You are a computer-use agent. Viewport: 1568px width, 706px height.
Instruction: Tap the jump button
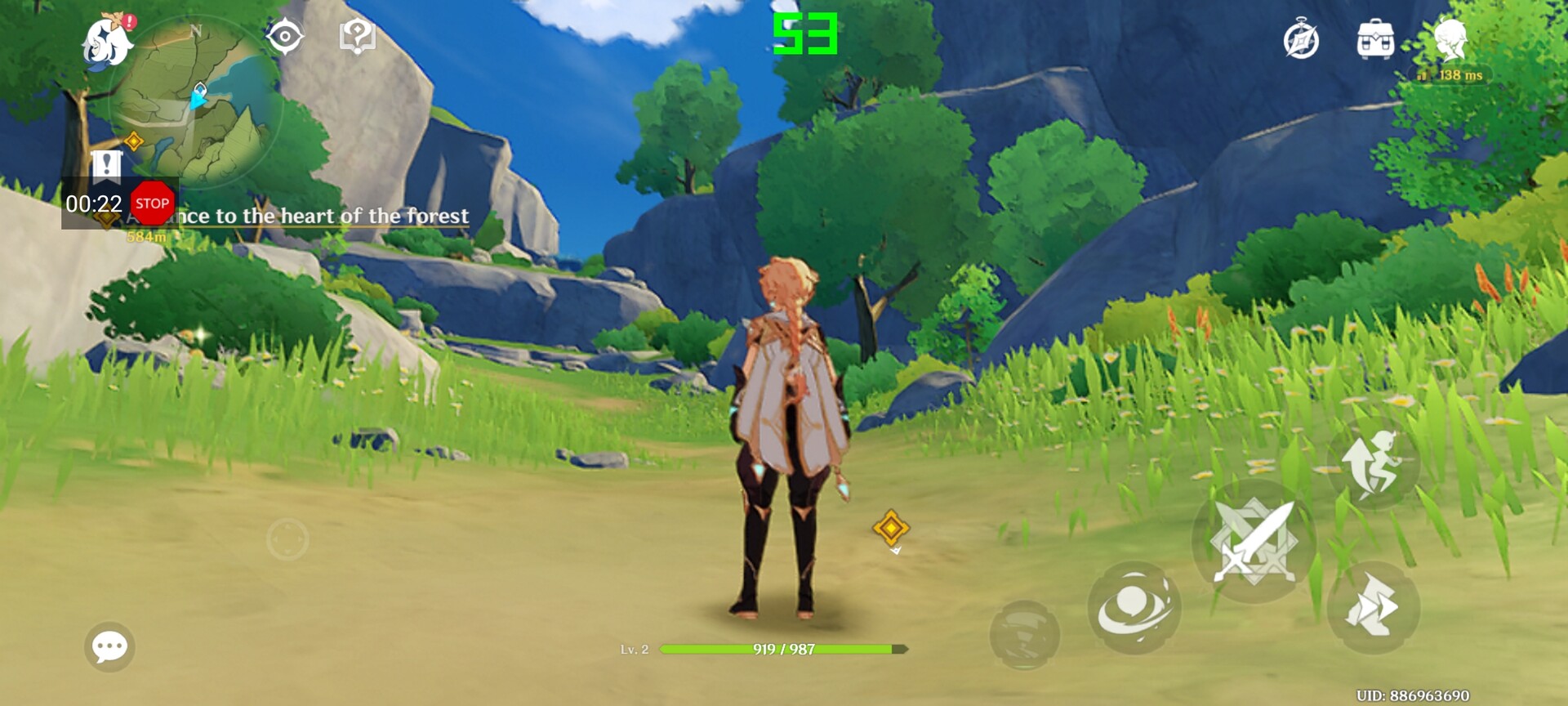pyautogui.click(x=1374, y=463)
